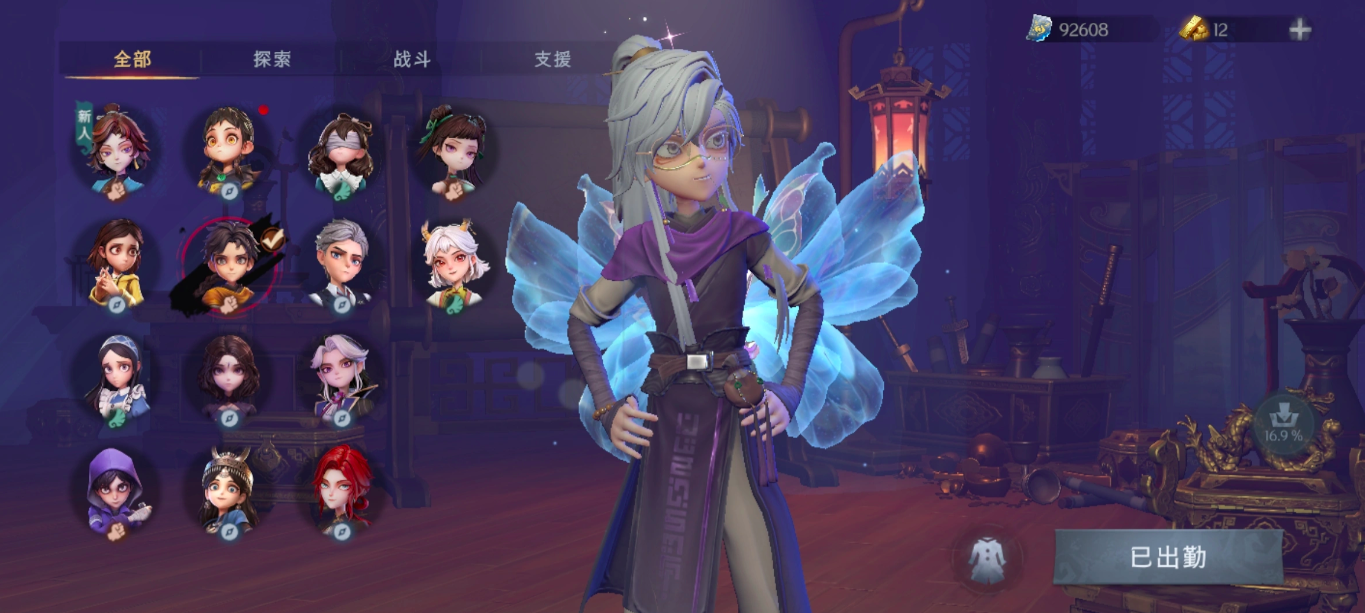Select the girl with green hair ribbons
The image size is (1365, 613).
tap(454, 152)
